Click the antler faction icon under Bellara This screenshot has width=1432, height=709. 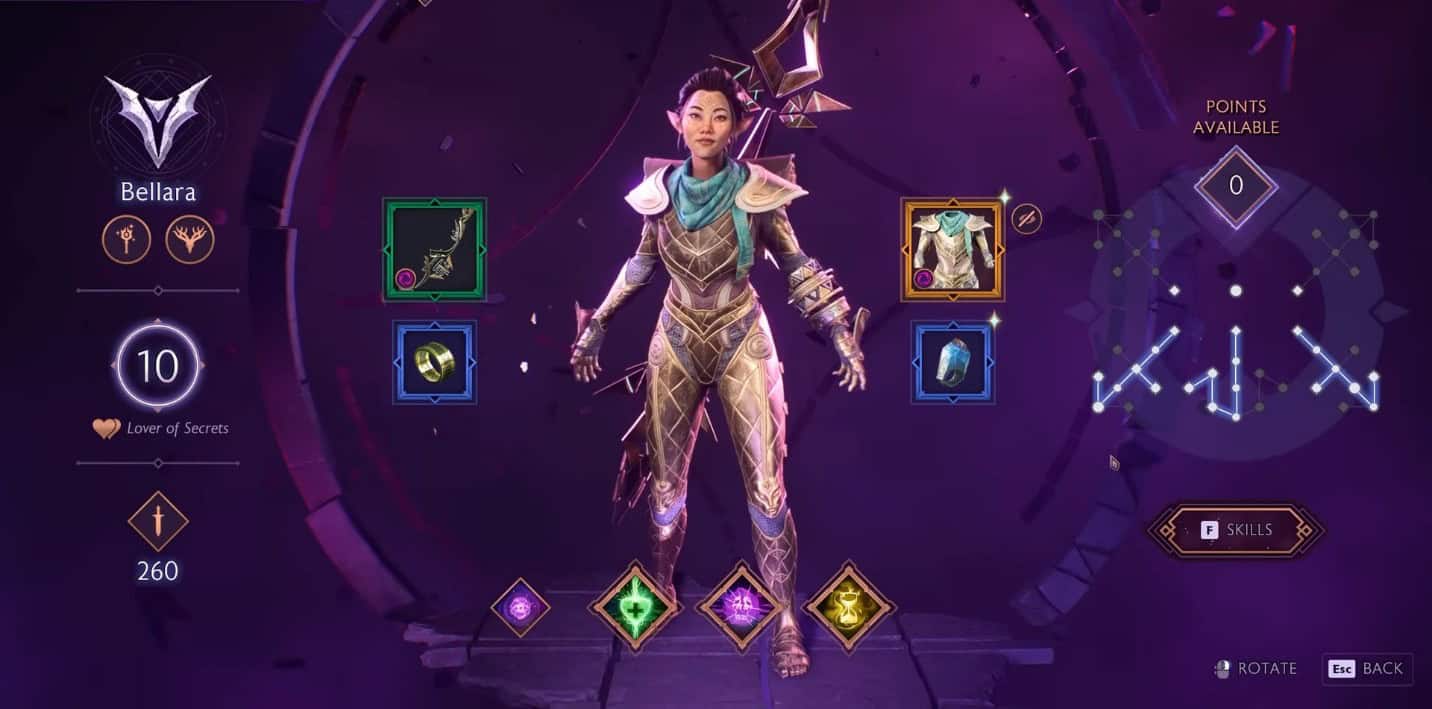click(190, 240)
